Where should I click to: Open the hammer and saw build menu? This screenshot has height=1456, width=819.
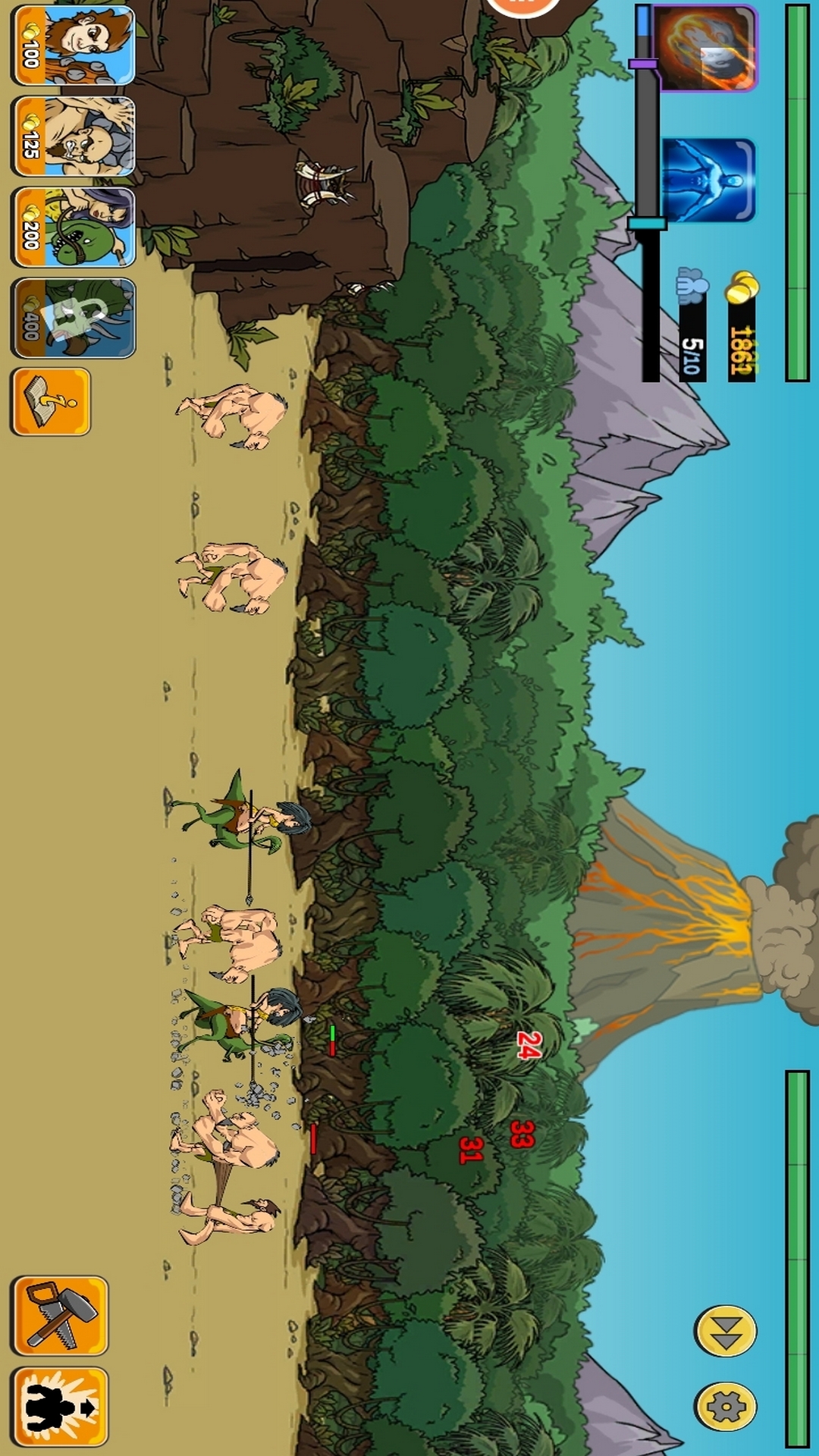(59, 1316)
